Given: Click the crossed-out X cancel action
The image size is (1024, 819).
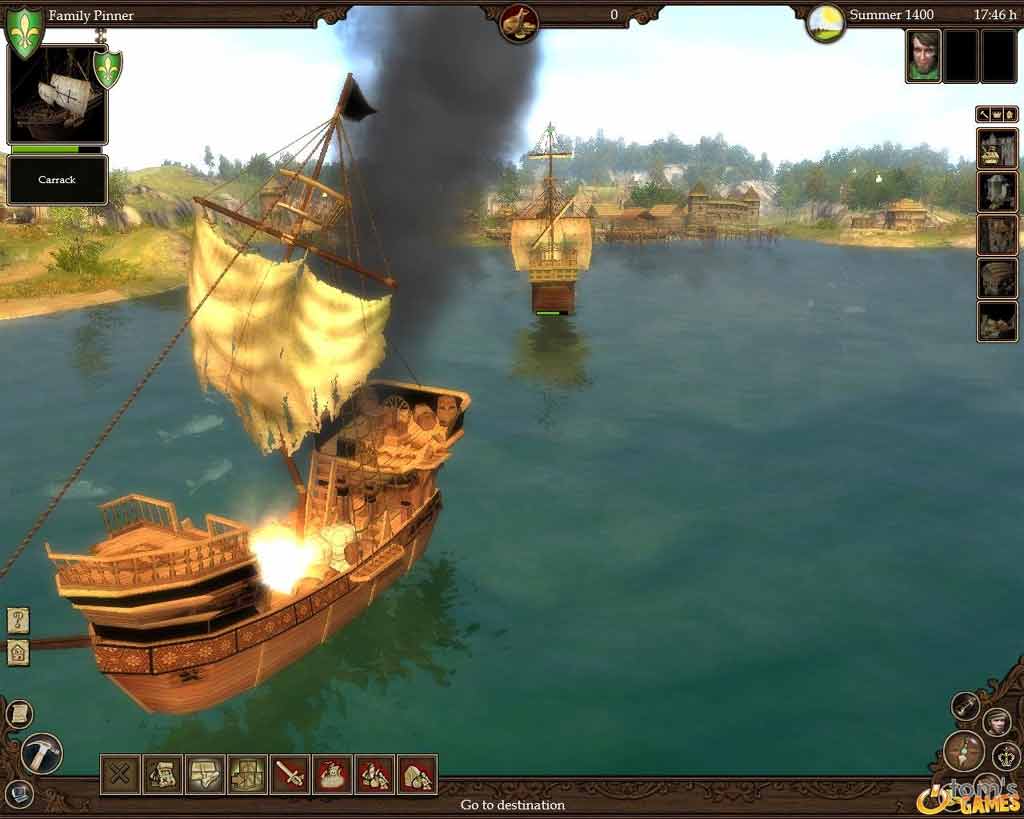Looking at the screenshot, I should [120, 774].
